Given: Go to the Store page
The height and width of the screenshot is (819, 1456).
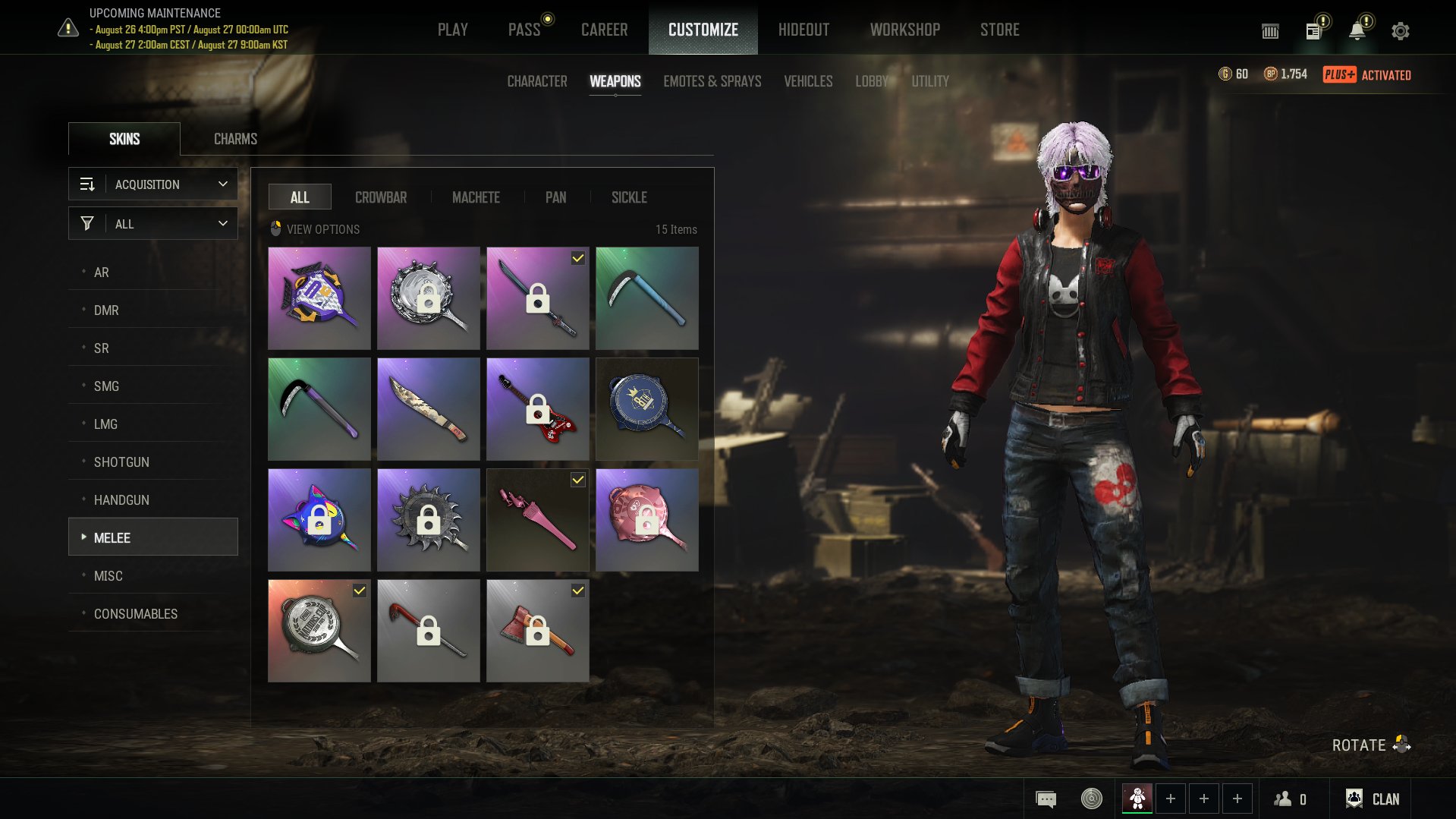Looking at the screenshot, I should pyautogui.click(x=999, y=30).
